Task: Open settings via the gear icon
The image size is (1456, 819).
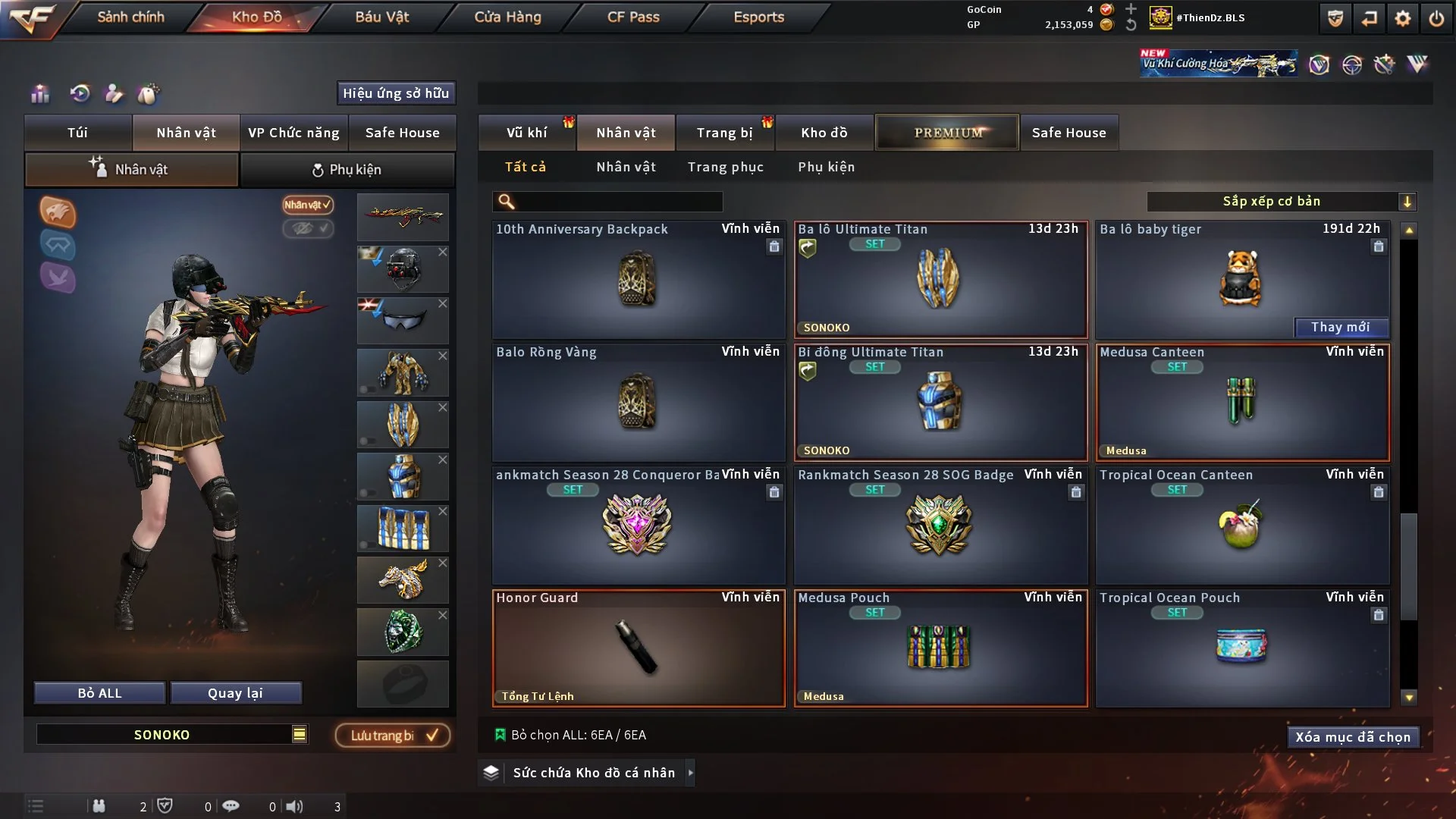Action: click(1402, 18)
